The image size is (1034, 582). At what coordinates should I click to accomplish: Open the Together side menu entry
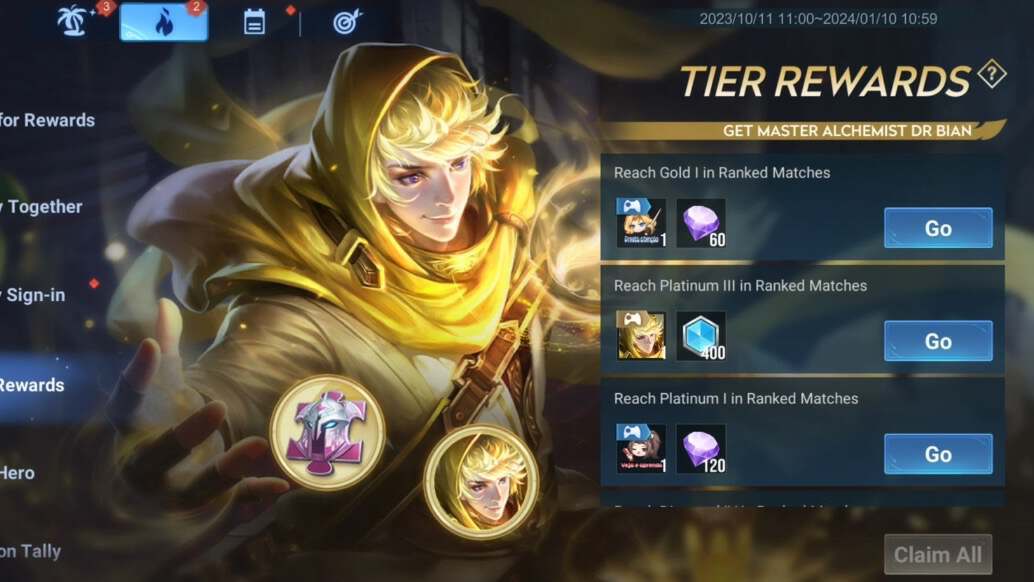pyautogui.click(x=42, y=207)
